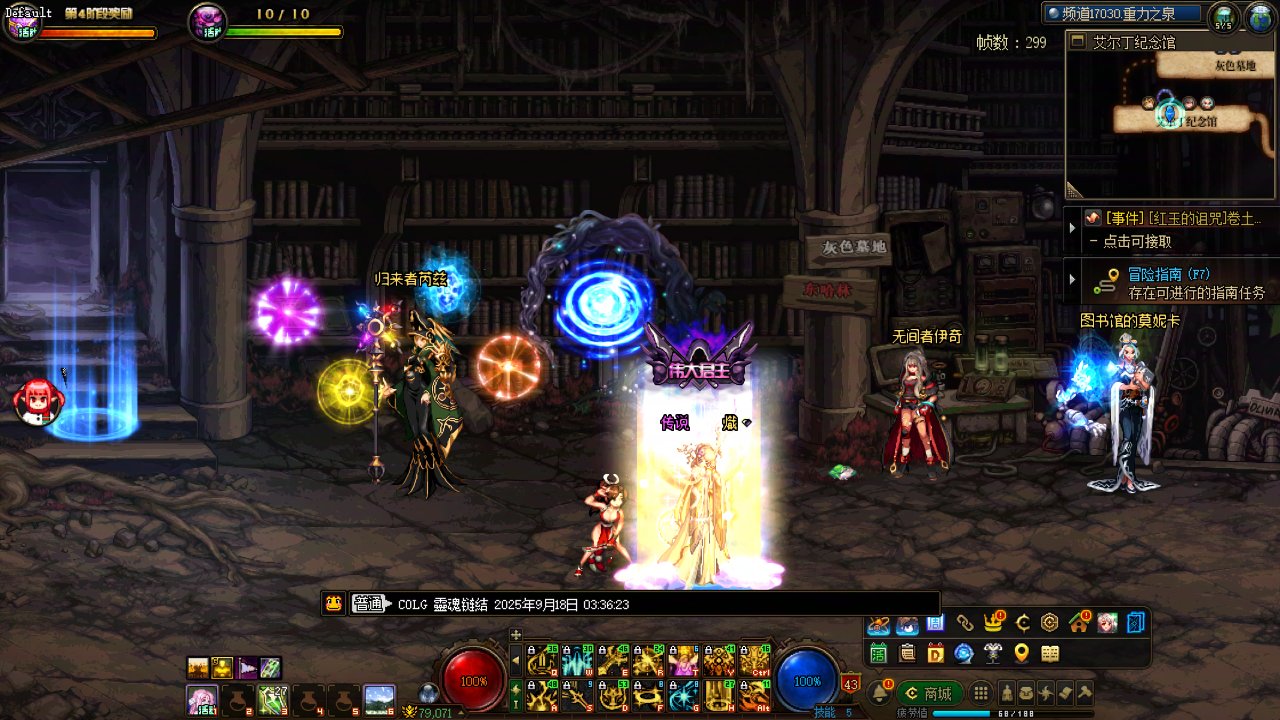Open the 冒险指南 adventure guide entry

(x=1169, y=274)
